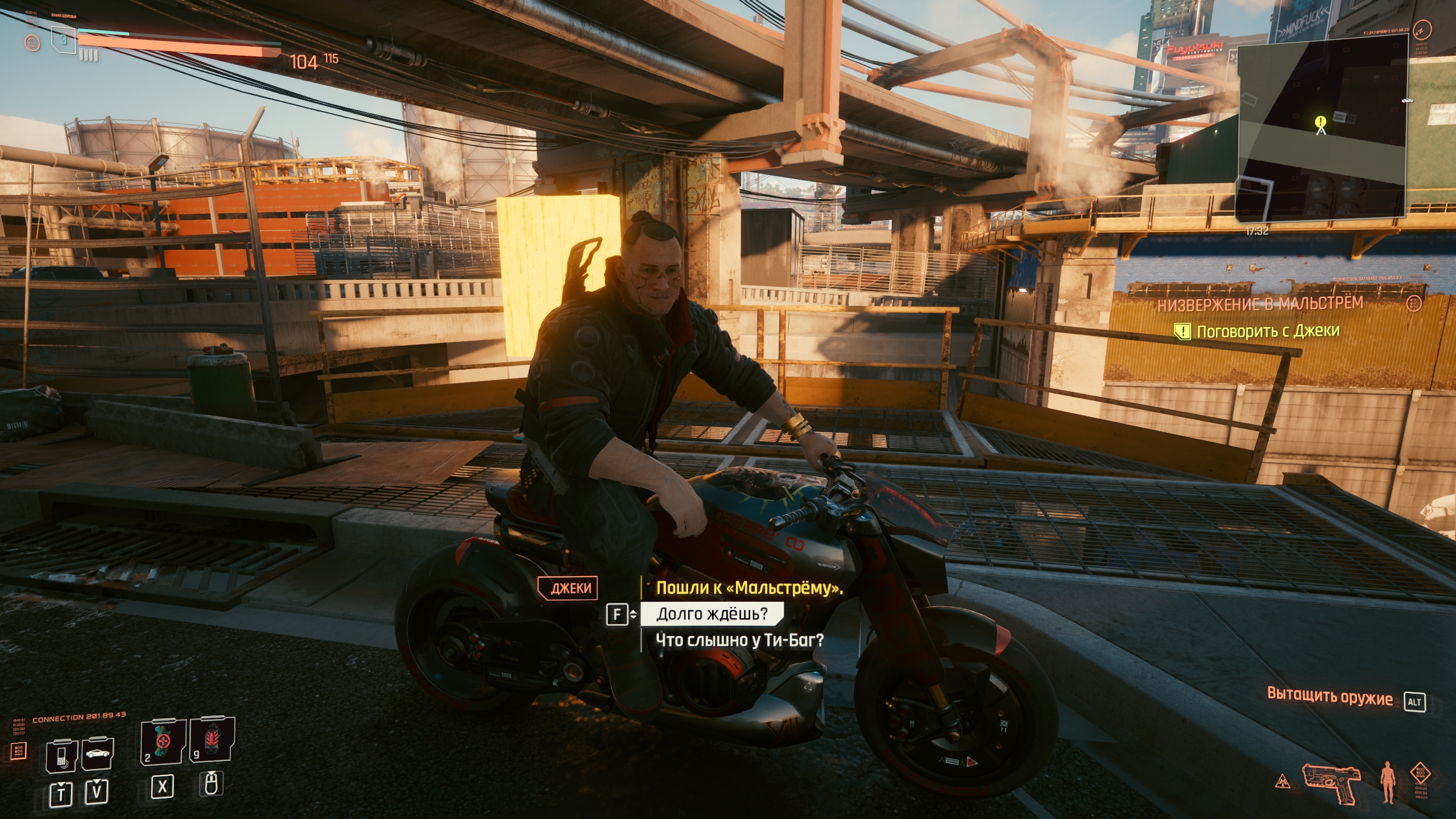This screenshot has width=1456, height=819.
Task: Open the phone quick-access slot
Action: coord(62,756)
